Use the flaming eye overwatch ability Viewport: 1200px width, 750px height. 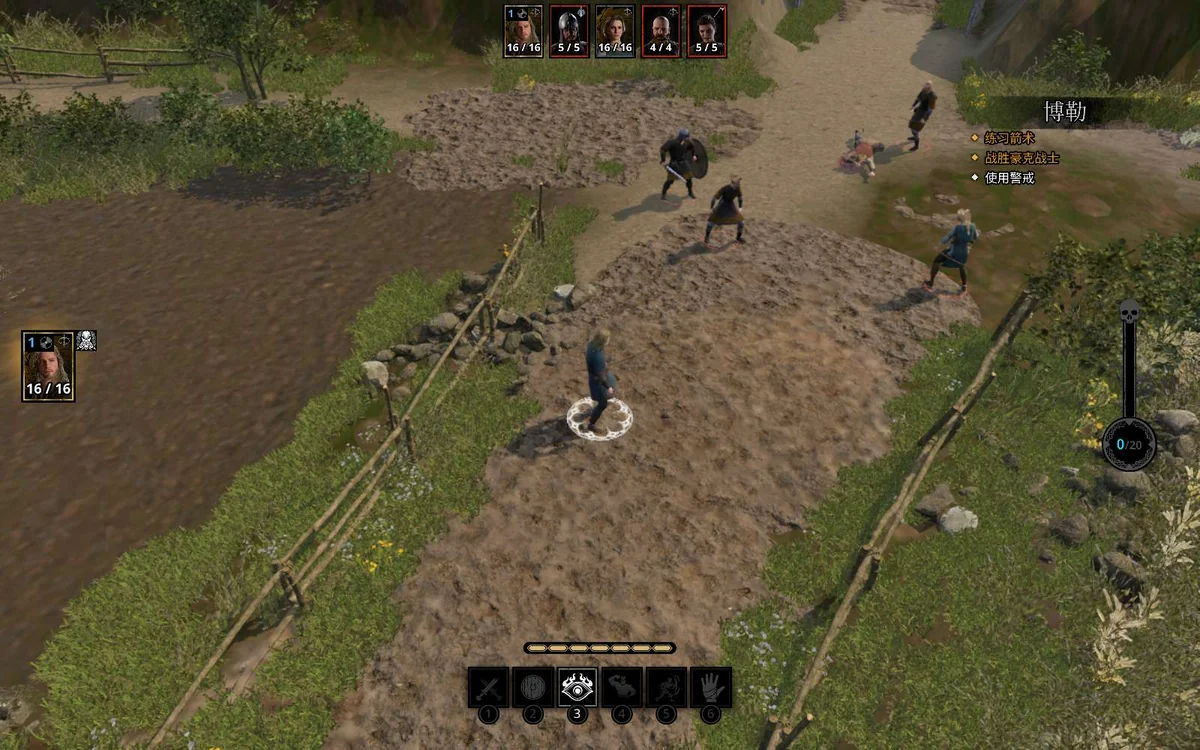[577, 687]
